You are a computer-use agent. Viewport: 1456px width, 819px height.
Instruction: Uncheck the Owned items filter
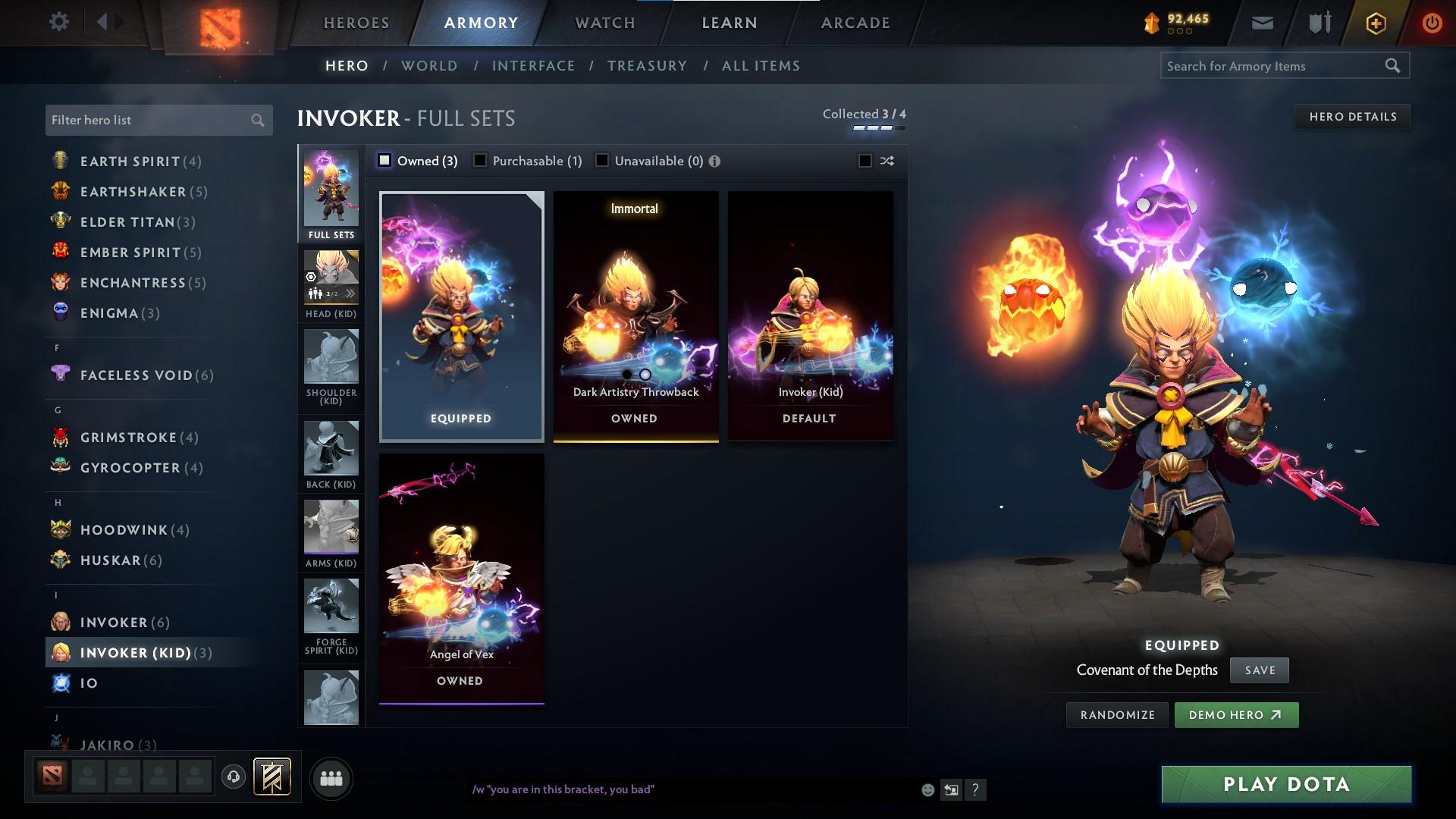[384, 160]
